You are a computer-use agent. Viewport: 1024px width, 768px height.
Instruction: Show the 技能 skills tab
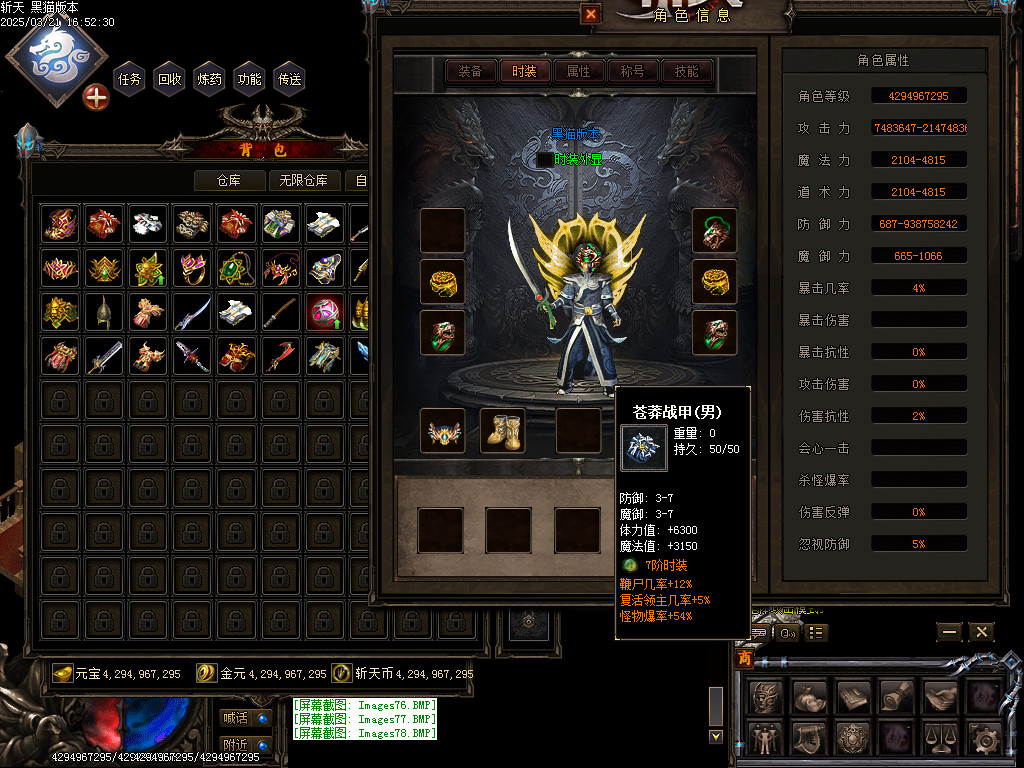[686, 71]
